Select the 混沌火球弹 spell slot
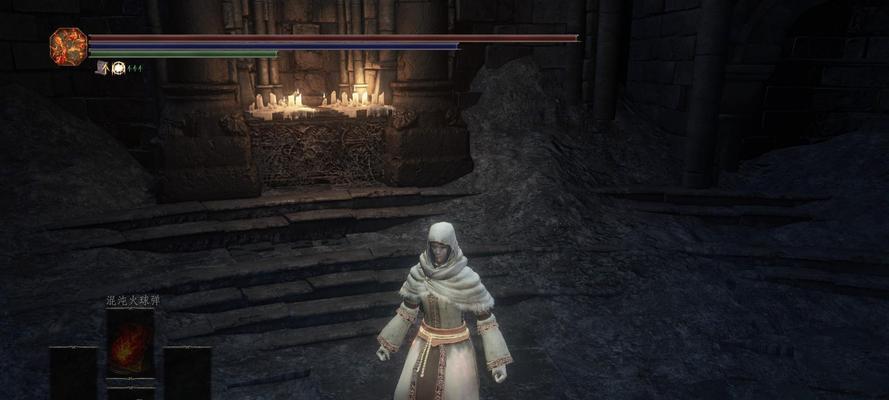This screenshot has height=400, width=889. click(x=131, y=344)
